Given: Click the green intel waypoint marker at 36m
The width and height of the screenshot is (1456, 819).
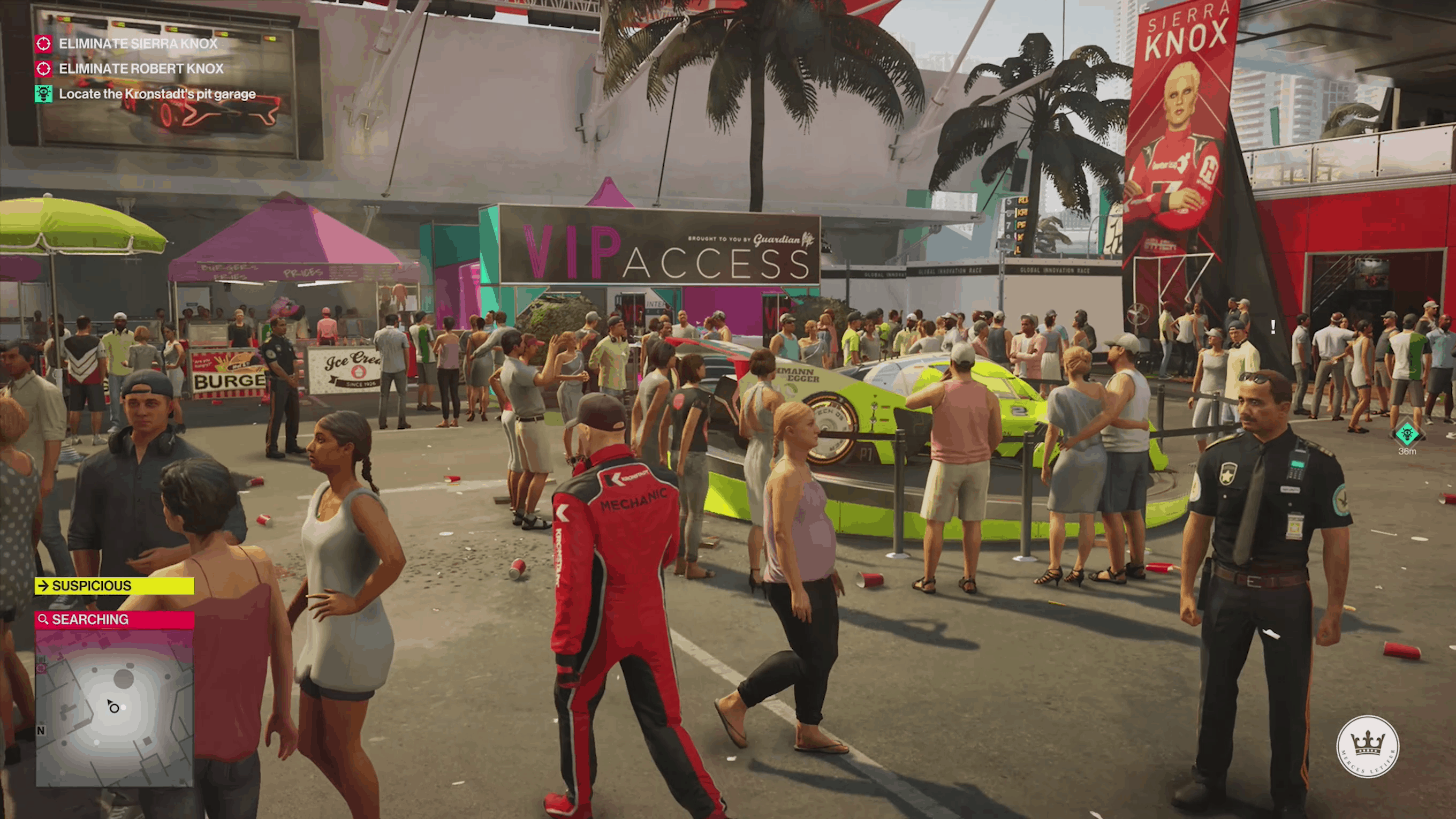Looking at the screenshot, I should [1407, 434].
